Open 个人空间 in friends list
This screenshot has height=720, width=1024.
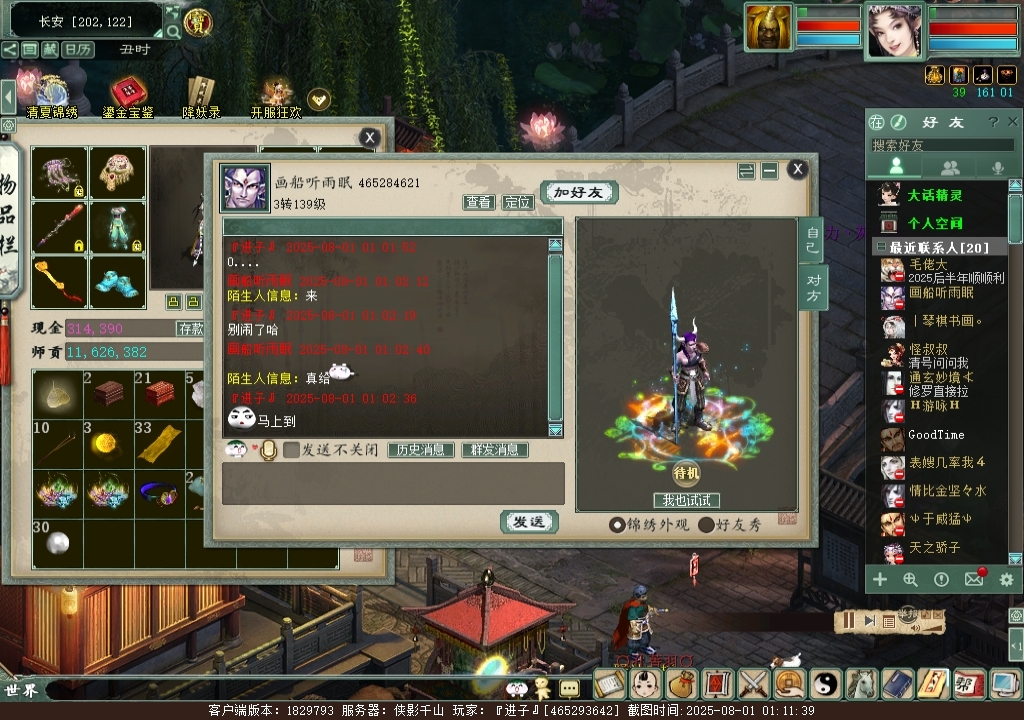[934, 223]
